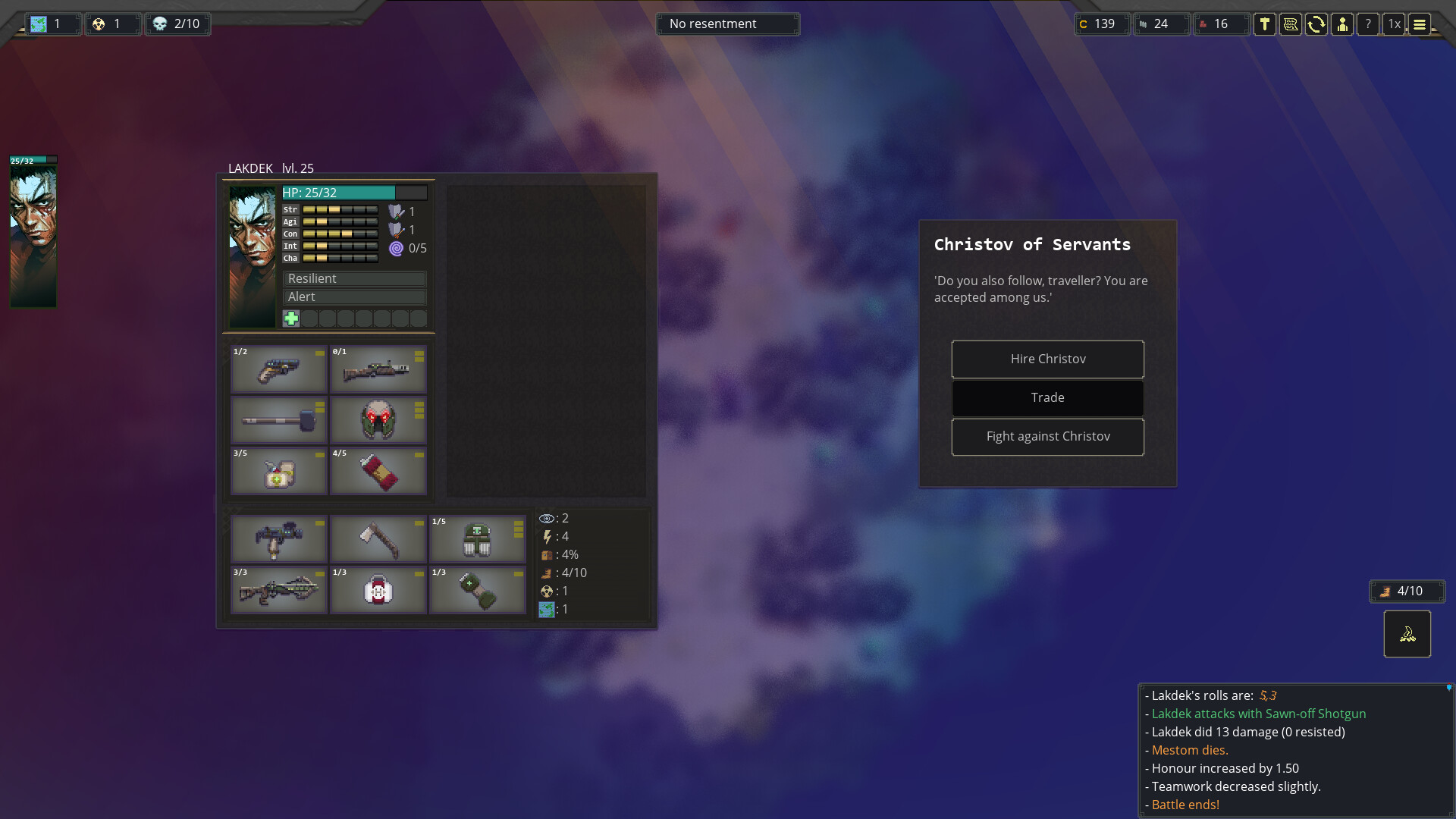
Task: Hire Christov
Action: 1047,359
